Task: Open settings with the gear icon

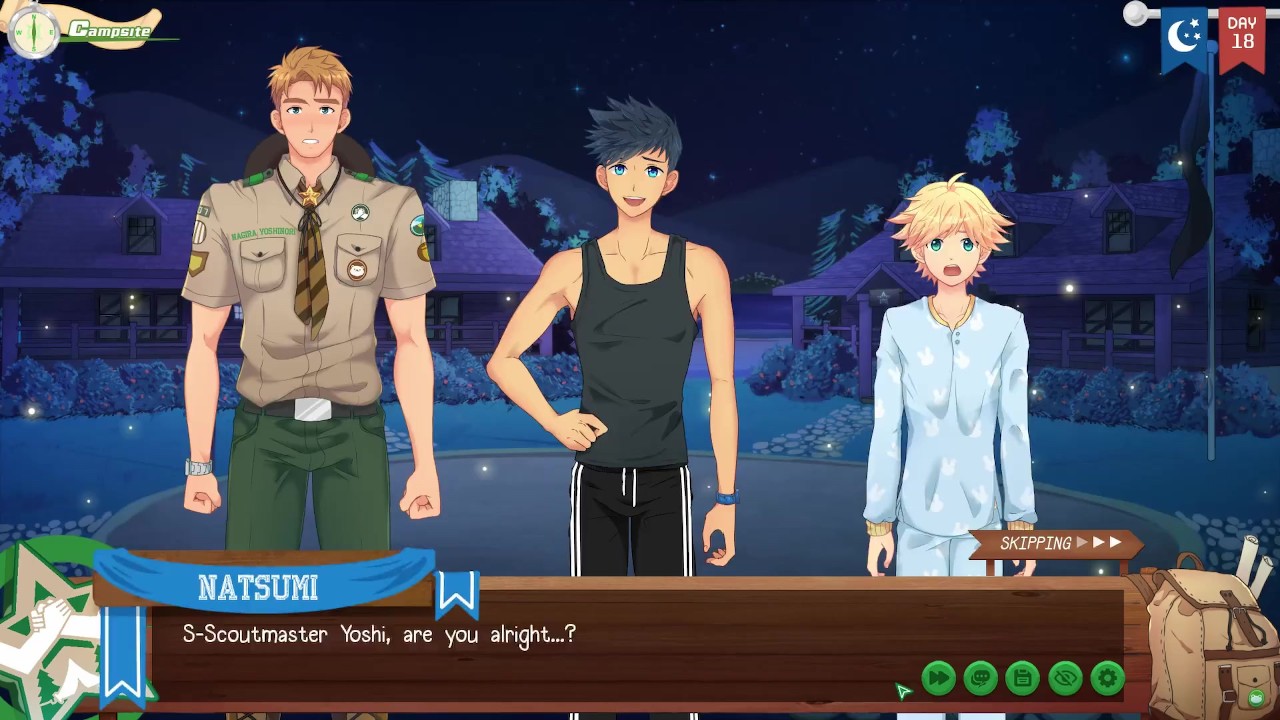Action: (x=1107, y=678)
